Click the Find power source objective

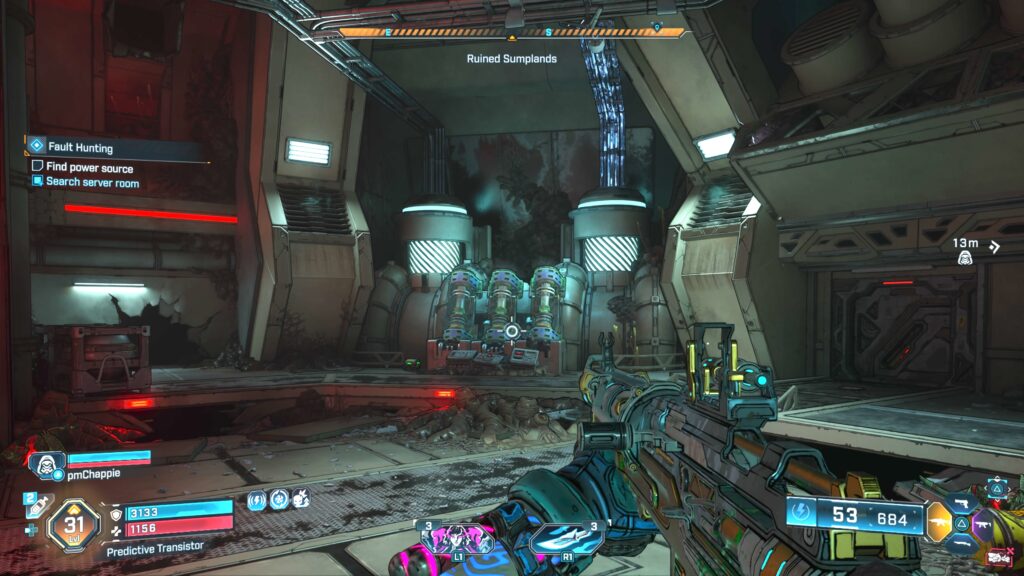89,168
